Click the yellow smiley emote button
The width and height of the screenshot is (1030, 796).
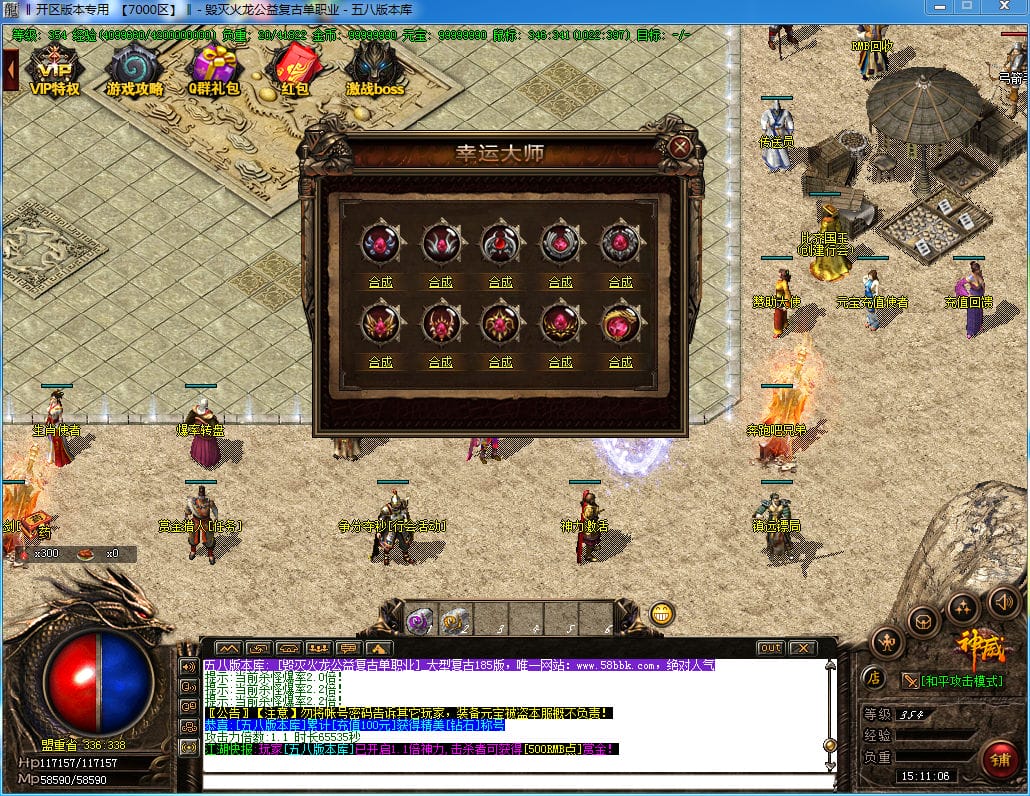coord(661,614)
